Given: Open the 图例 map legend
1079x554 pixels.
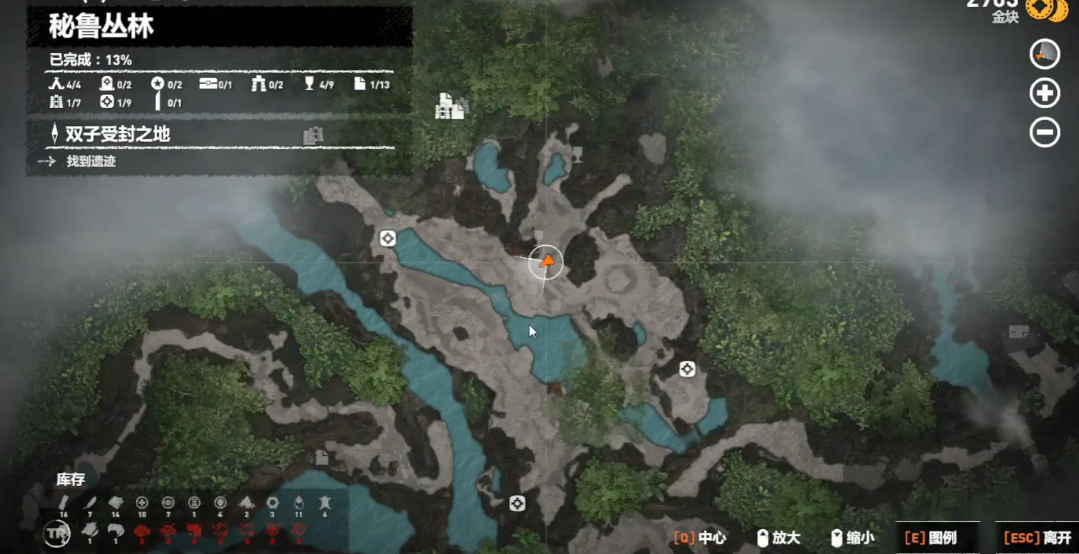Looking at the screenshot, I should pos(930,538).
